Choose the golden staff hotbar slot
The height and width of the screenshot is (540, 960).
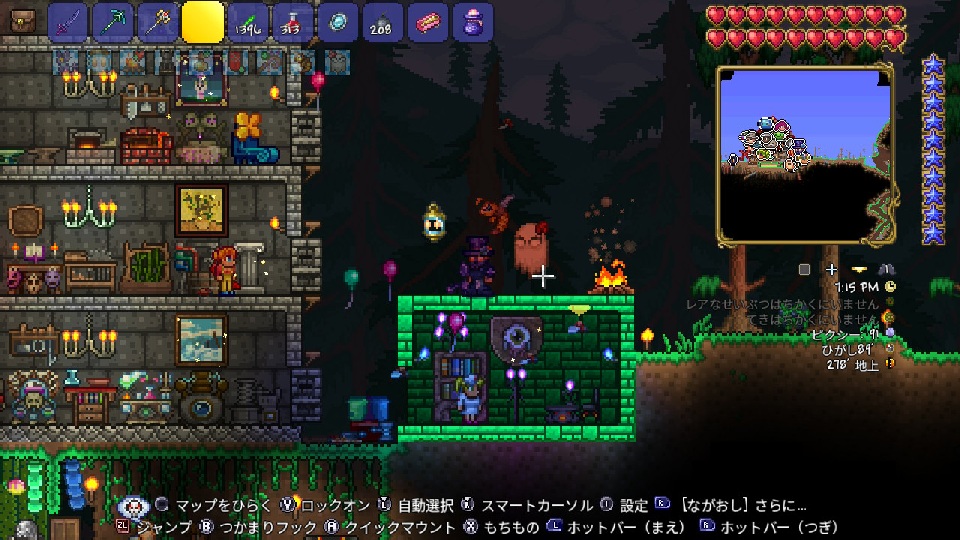click(158, 22)
